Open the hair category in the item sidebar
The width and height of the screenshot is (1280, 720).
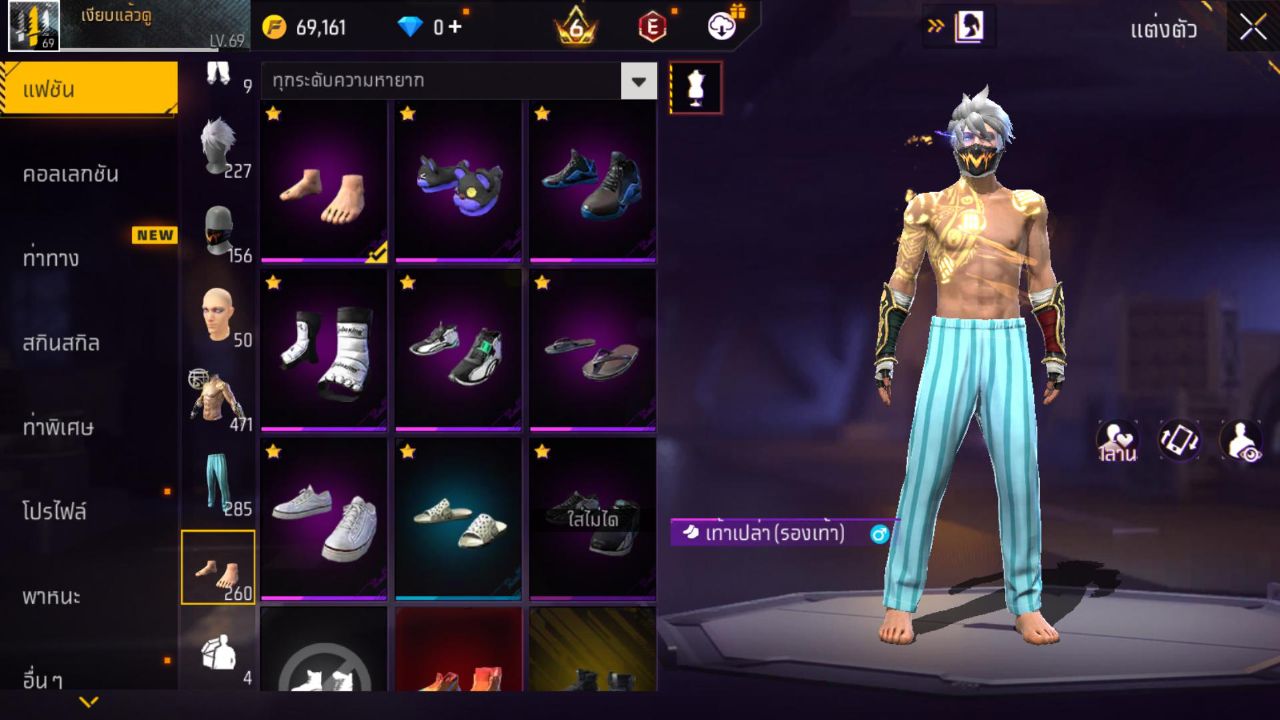pos(217,145)
